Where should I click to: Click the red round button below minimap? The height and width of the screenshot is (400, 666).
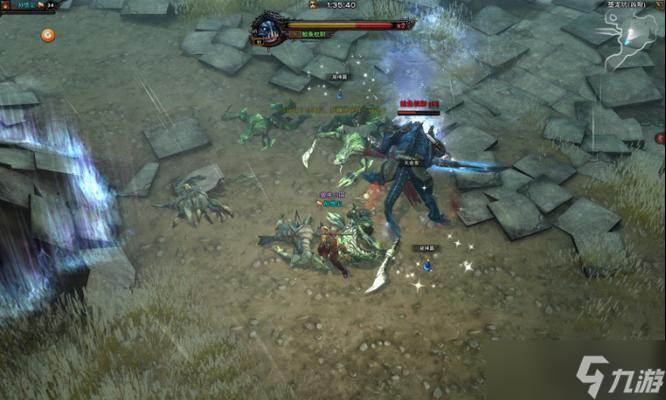[x=660, y=138]
